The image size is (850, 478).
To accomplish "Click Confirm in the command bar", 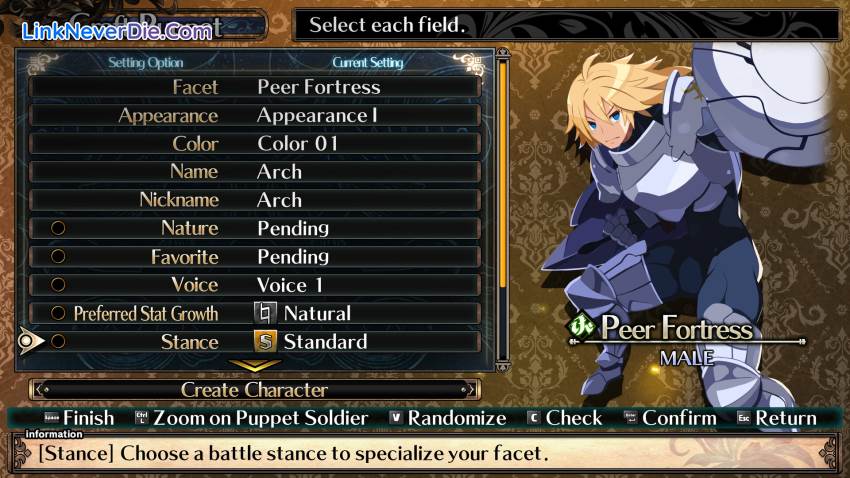I will pos(668,418).
